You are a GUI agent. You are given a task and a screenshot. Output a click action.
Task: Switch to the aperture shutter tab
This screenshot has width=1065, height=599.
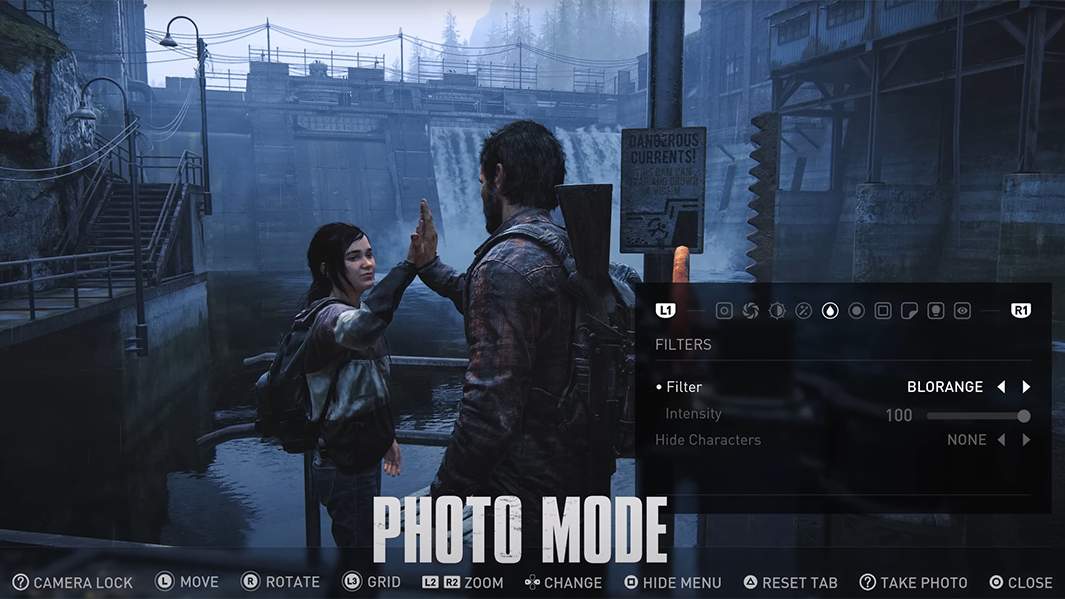click(750, 311)
